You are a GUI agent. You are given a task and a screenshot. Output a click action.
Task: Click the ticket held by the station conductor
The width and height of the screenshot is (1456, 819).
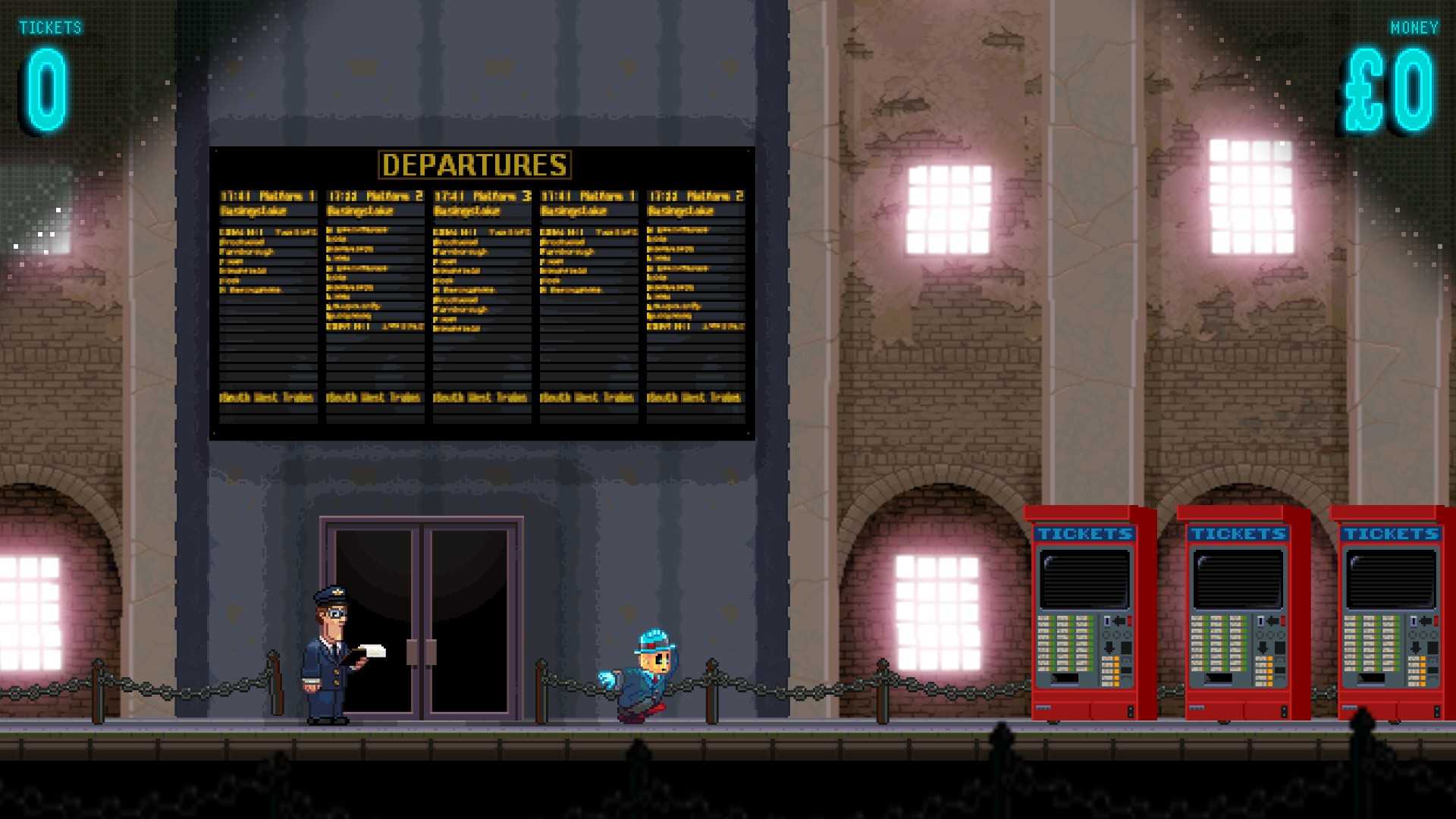coord(372,652)
